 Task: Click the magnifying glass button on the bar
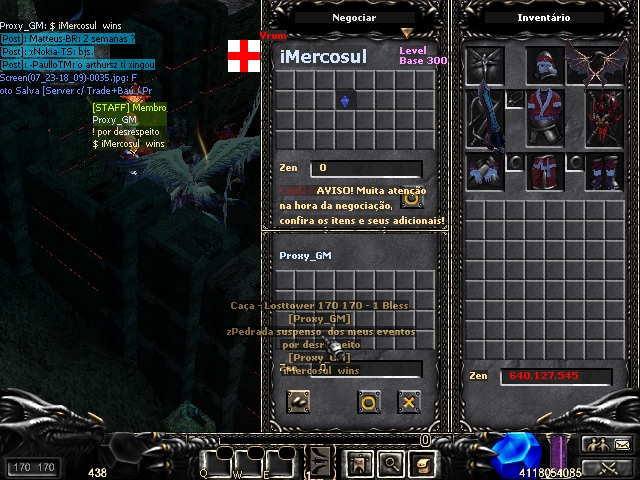tap(390, 464)
